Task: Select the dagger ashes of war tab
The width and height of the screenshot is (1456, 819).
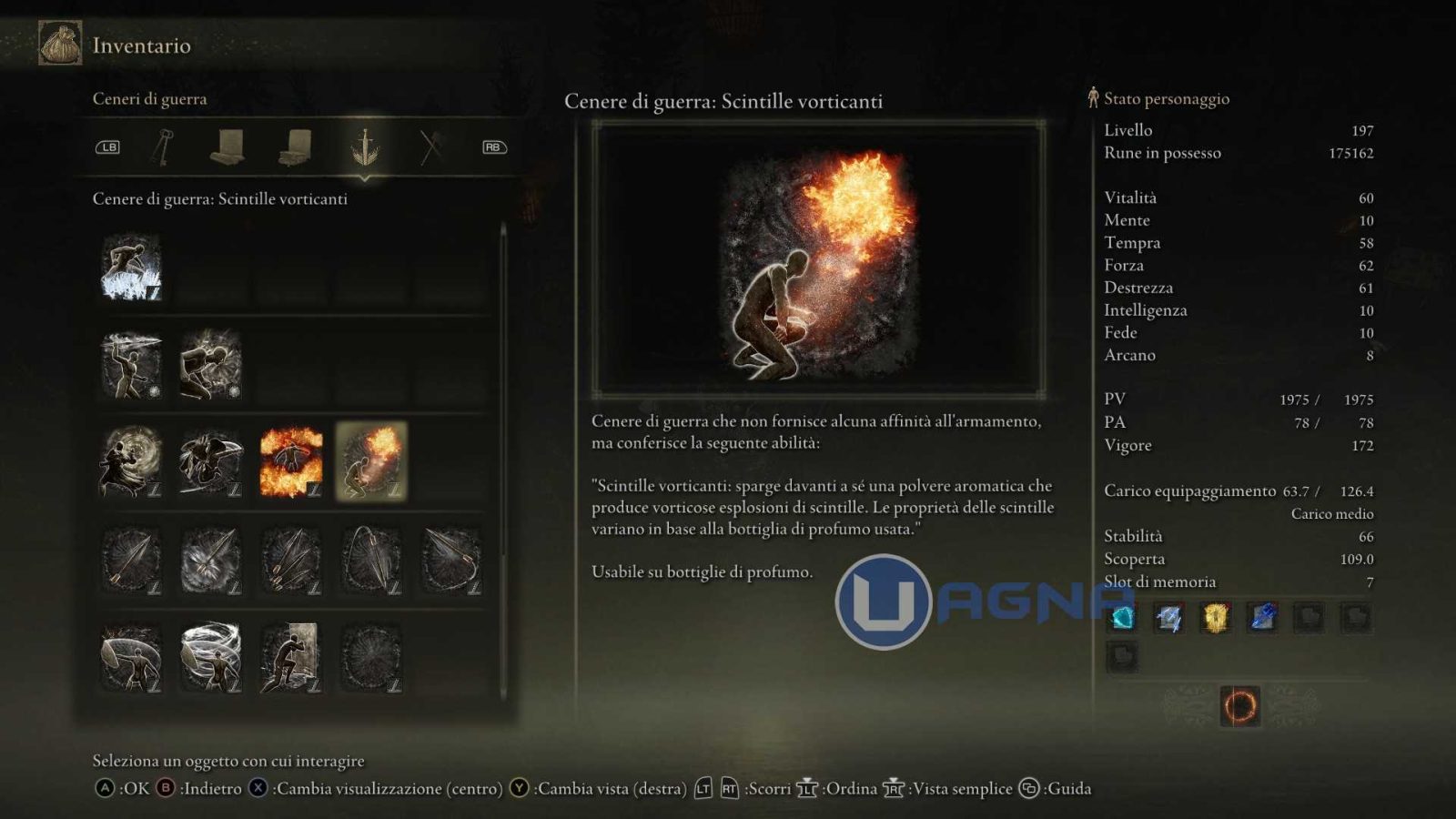Action: pyautogui.click(x=364, y=147)
